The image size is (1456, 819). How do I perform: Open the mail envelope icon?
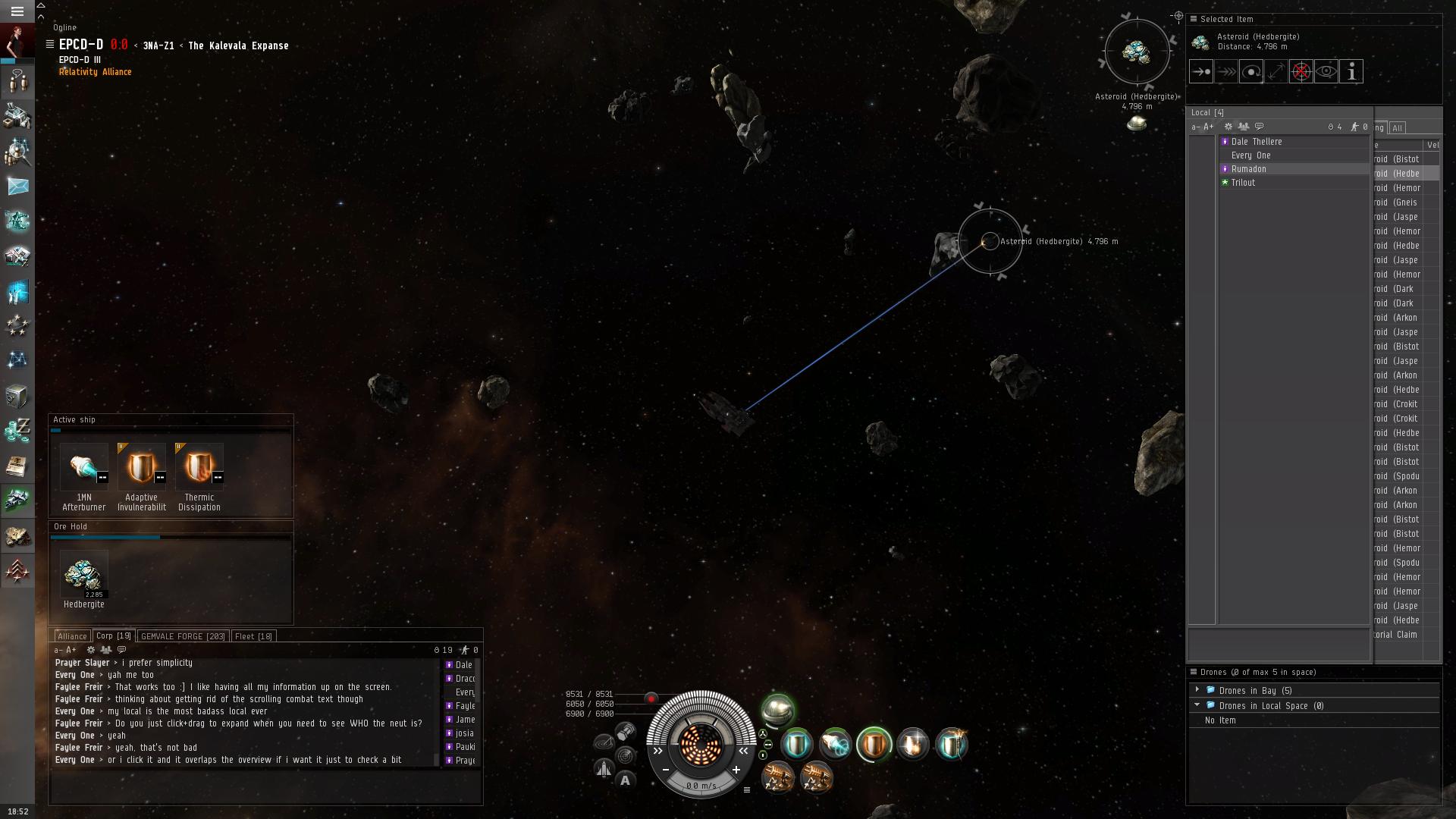(17, 186)
